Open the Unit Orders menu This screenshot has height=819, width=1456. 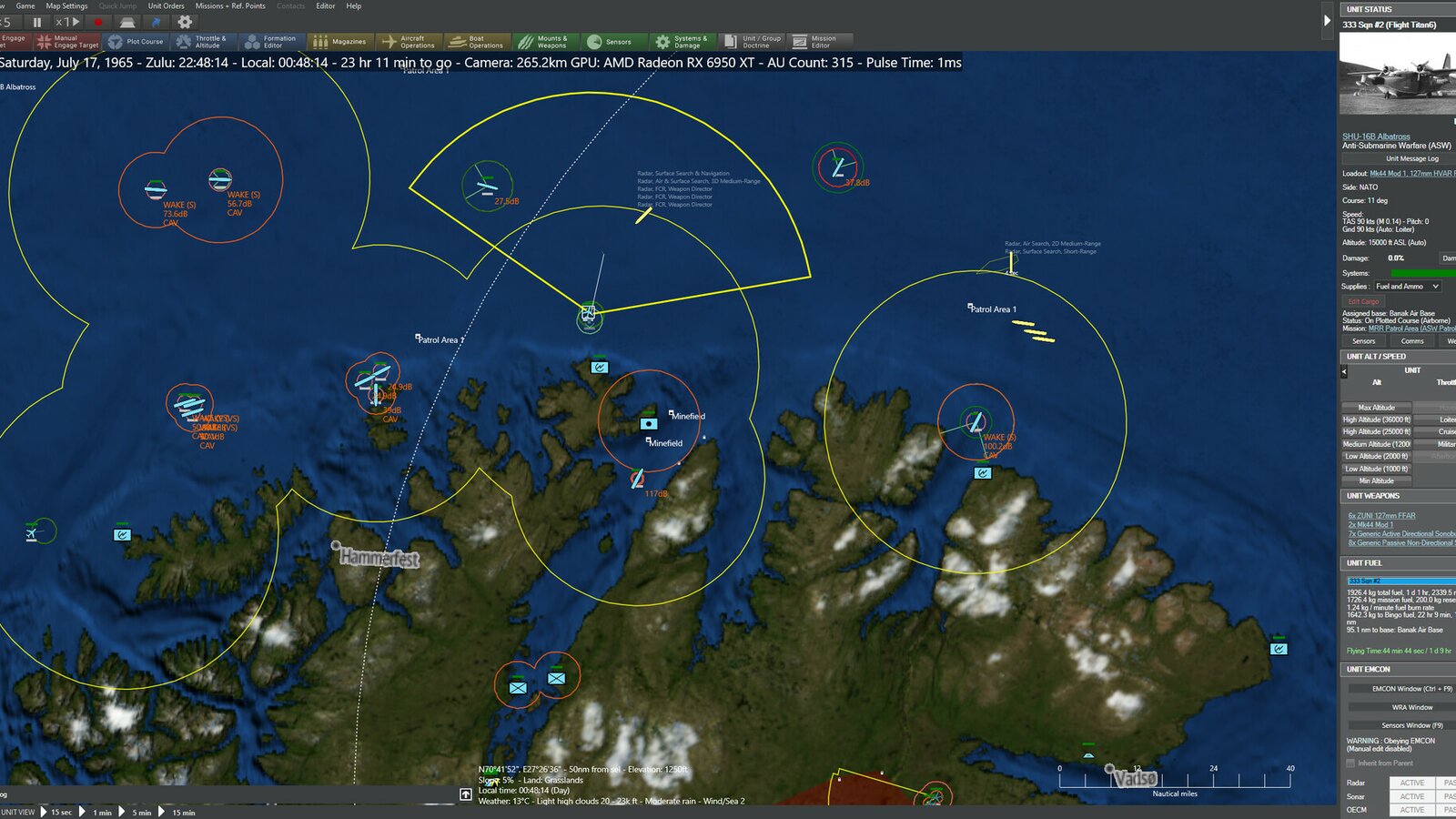pyautogui.click(x=166, y=5)
